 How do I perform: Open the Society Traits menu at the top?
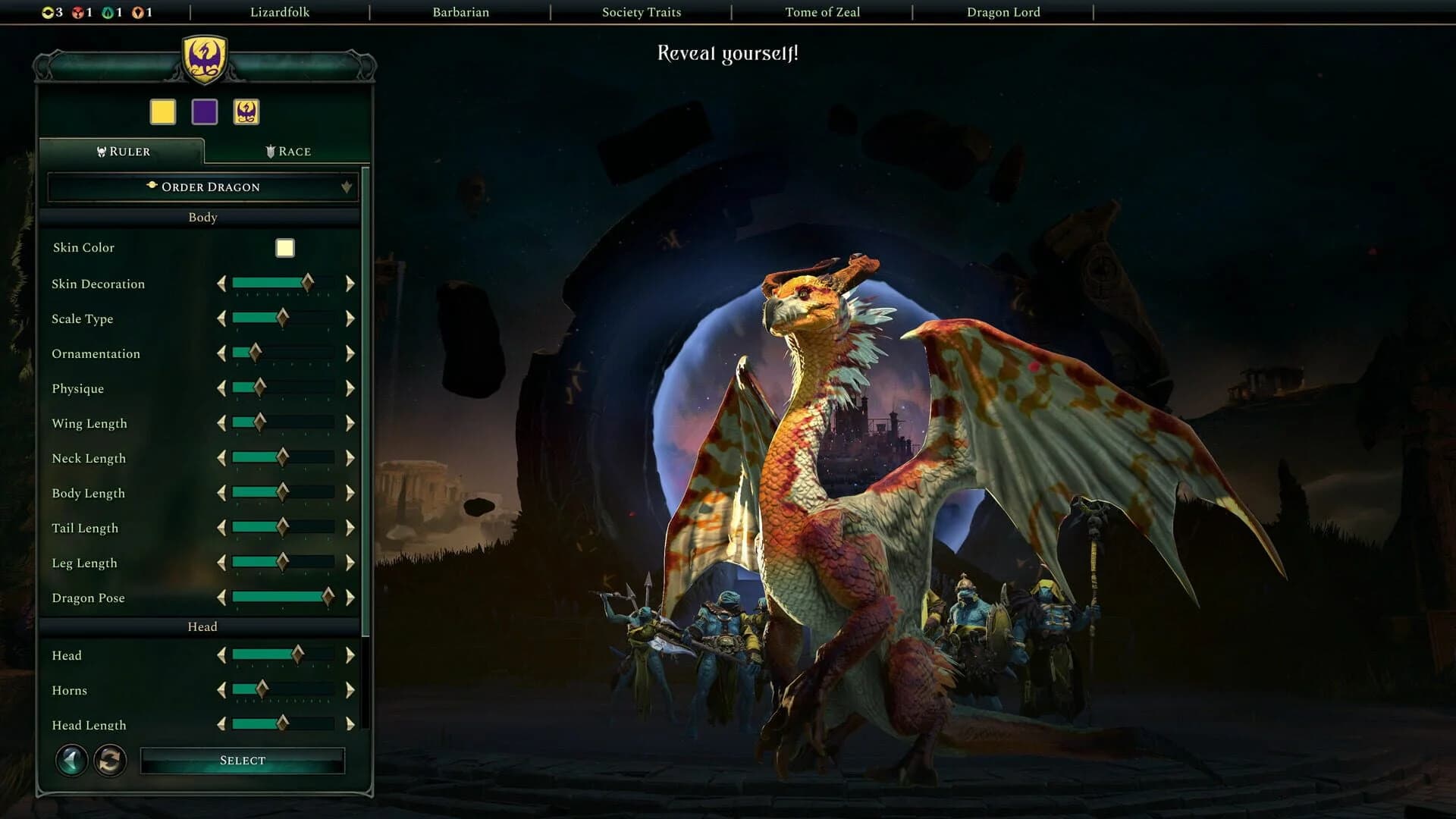pyautogui.click(x=641, y=12)
